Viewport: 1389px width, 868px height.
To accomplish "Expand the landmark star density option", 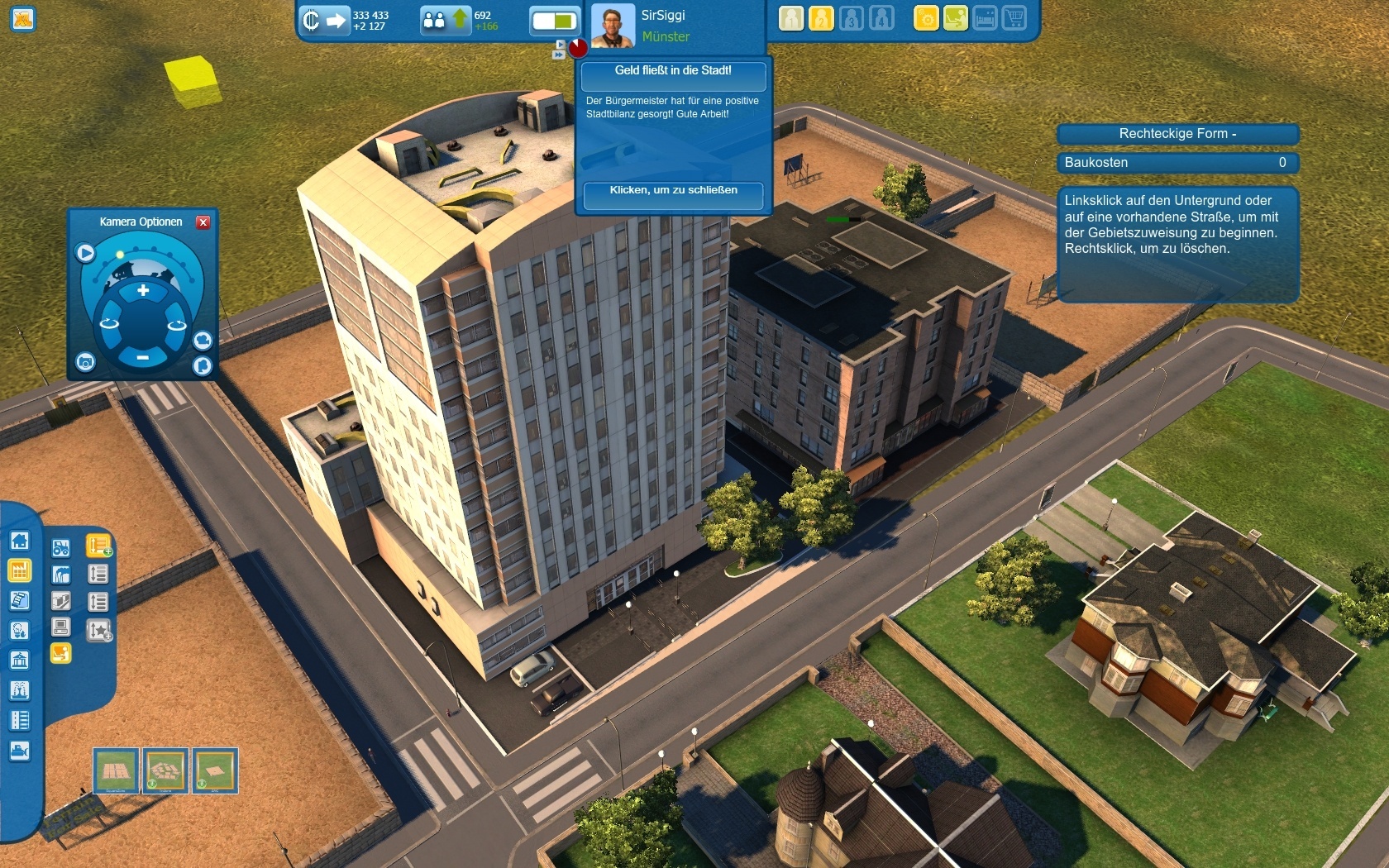I will [x=98, y=628].
